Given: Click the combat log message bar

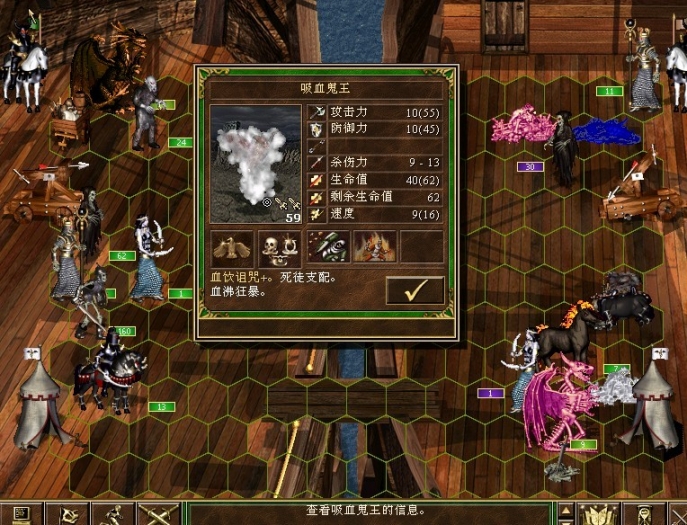Looking at the screenshot, I should tap(368, 511).
